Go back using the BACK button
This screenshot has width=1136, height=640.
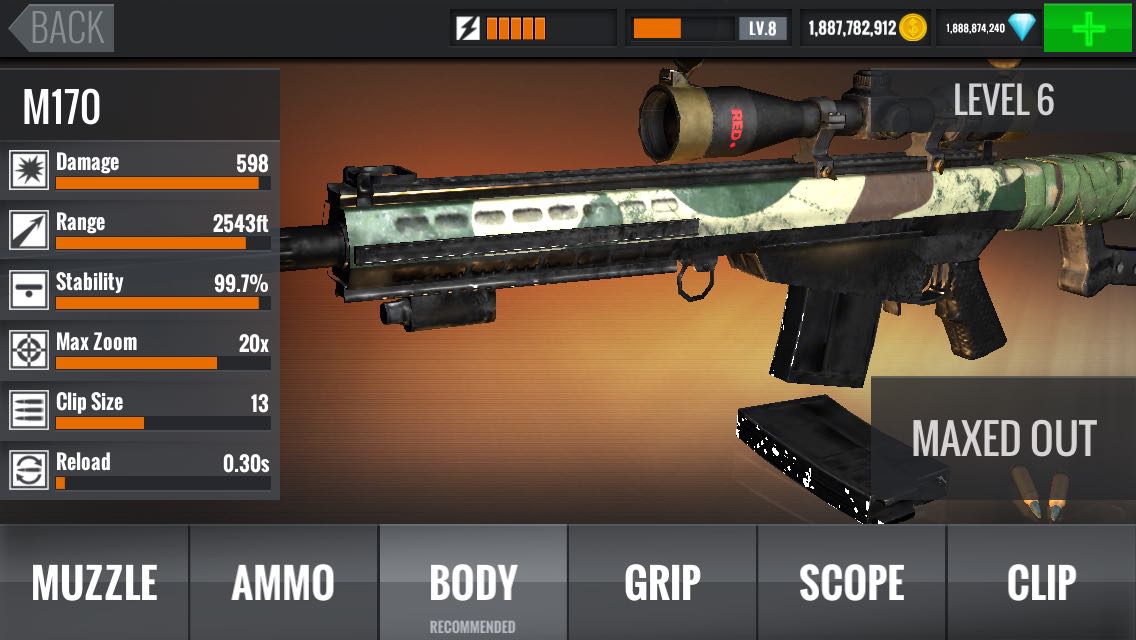tap(62, 28)
